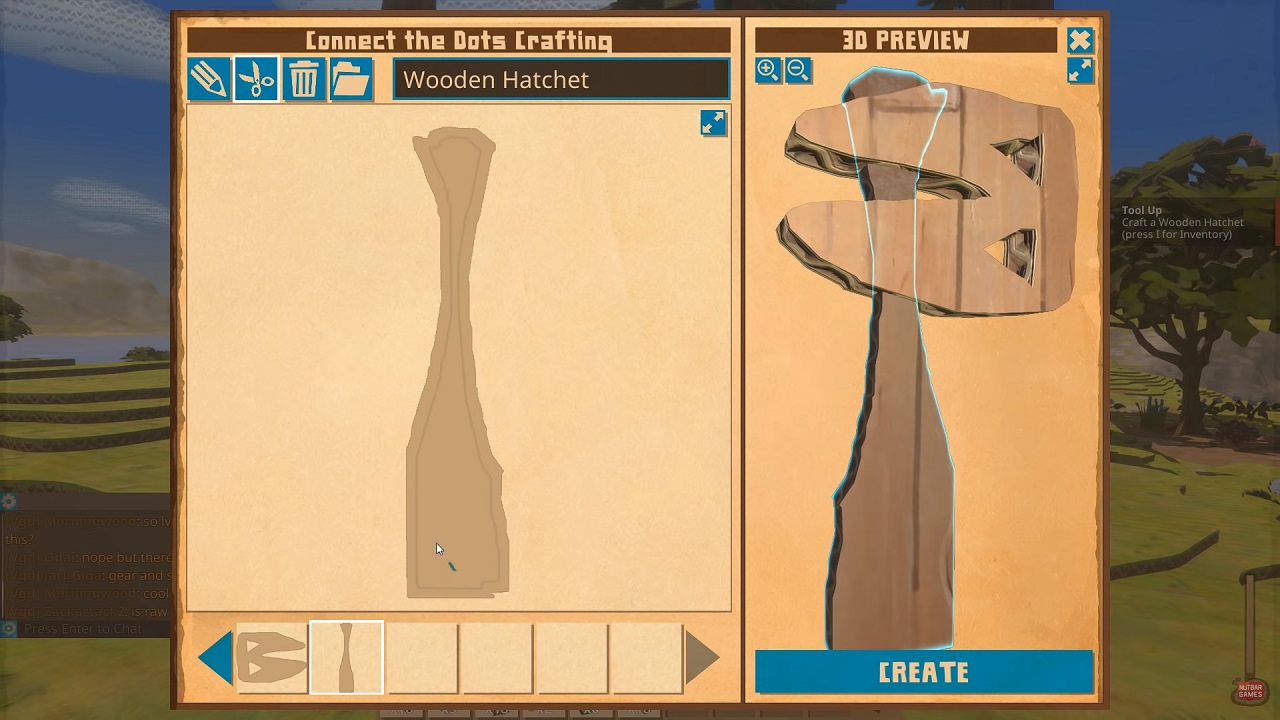Select the pencil draw tool
The height and width of the screenshot is (720, 1280).
pyautogui.click(x=208, y=79)
